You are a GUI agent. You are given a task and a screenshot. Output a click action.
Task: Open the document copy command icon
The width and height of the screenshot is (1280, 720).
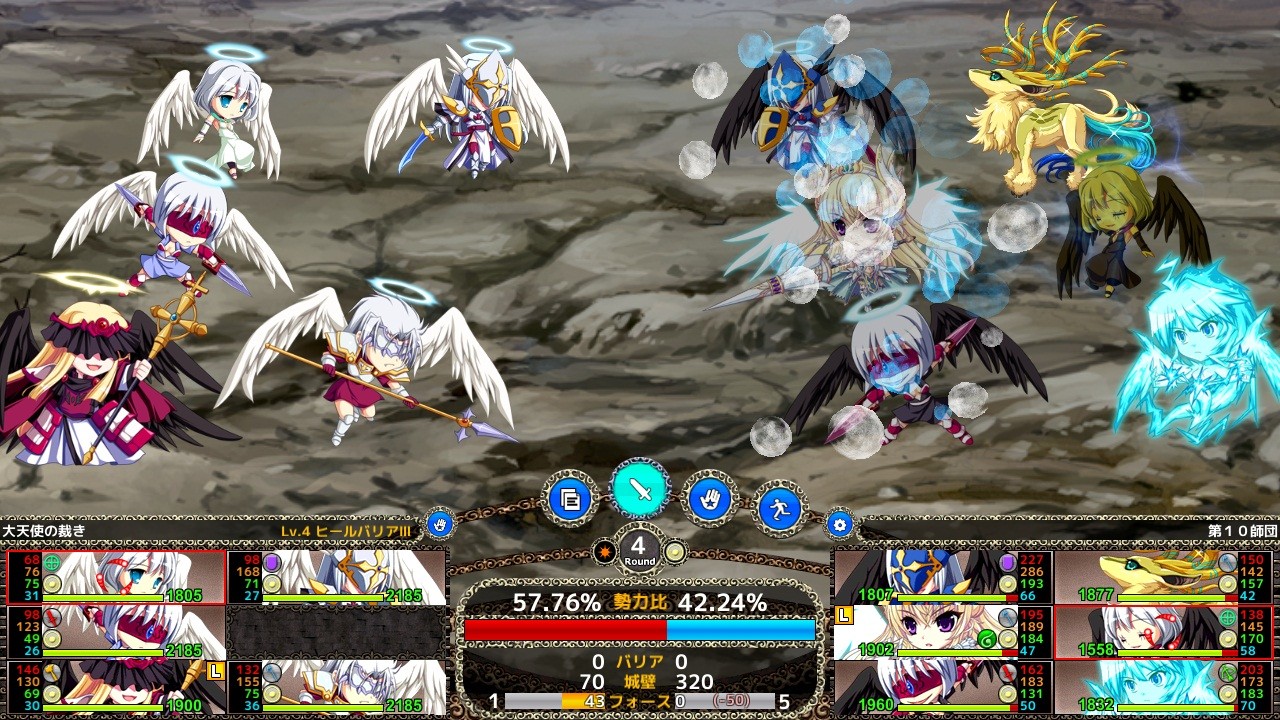click(x=569, y=499)
